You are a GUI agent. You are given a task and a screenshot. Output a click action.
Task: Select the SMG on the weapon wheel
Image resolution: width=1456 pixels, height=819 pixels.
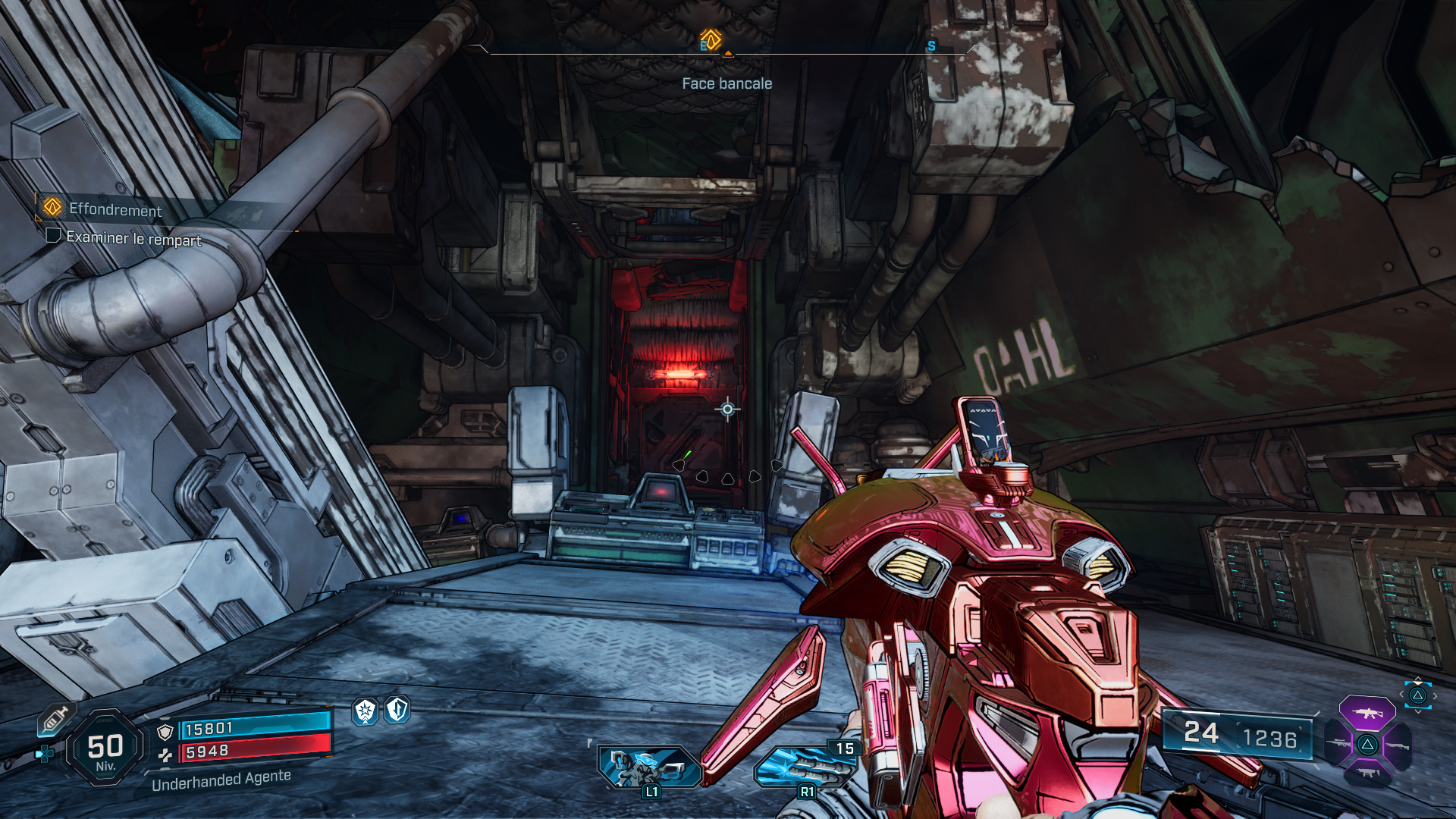pyautogui.click(x=1367, y=772)
